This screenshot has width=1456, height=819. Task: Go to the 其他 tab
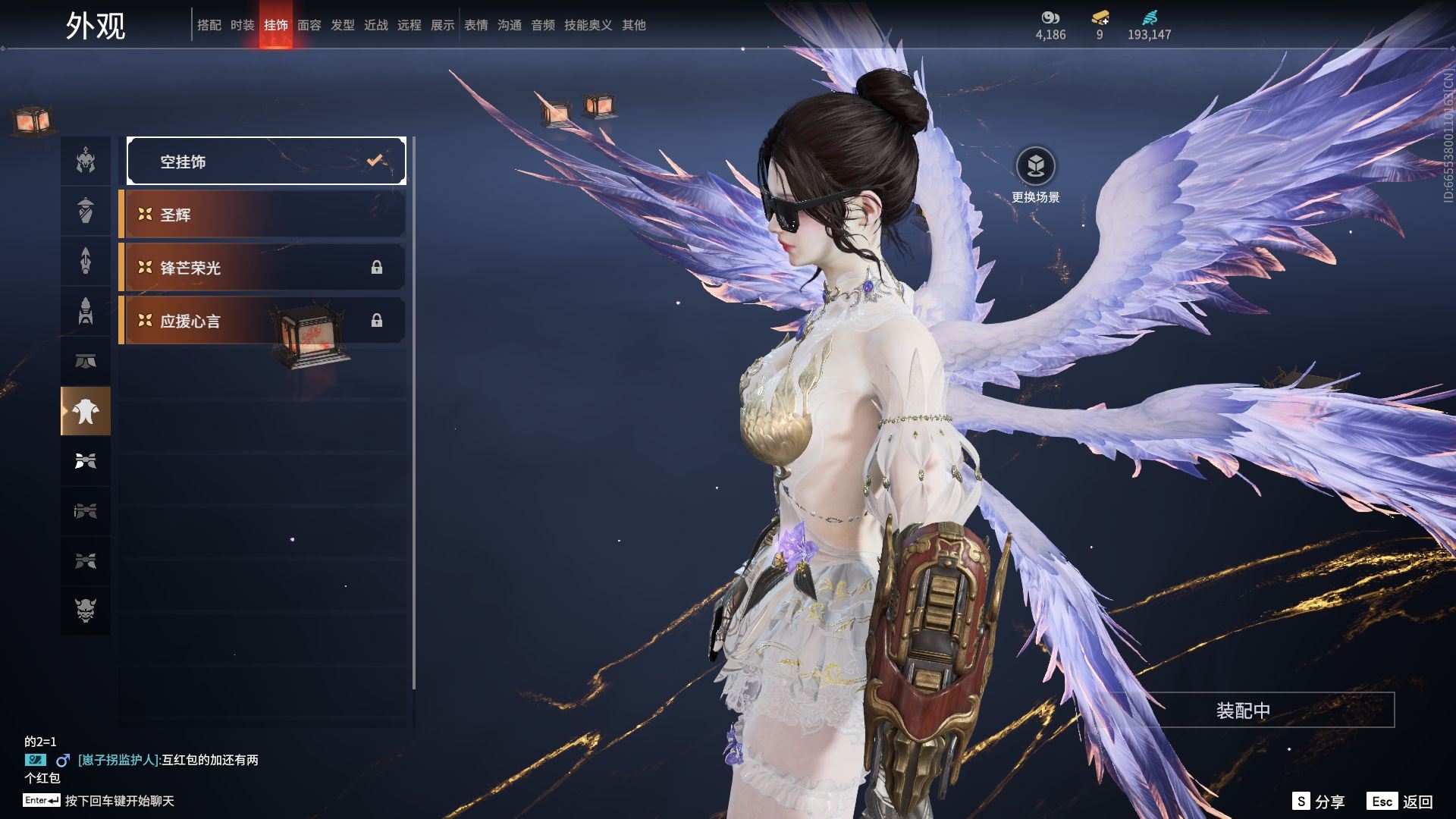point(633,25)
